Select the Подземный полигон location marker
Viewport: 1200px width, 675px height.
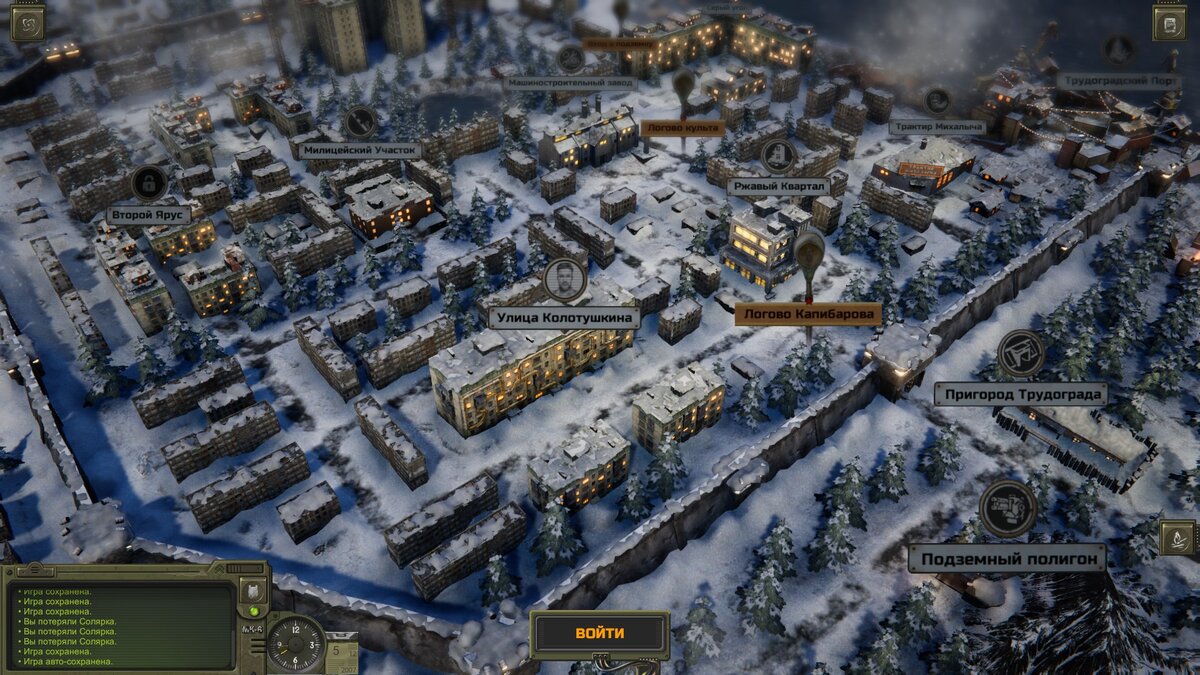pos(1007,557)
